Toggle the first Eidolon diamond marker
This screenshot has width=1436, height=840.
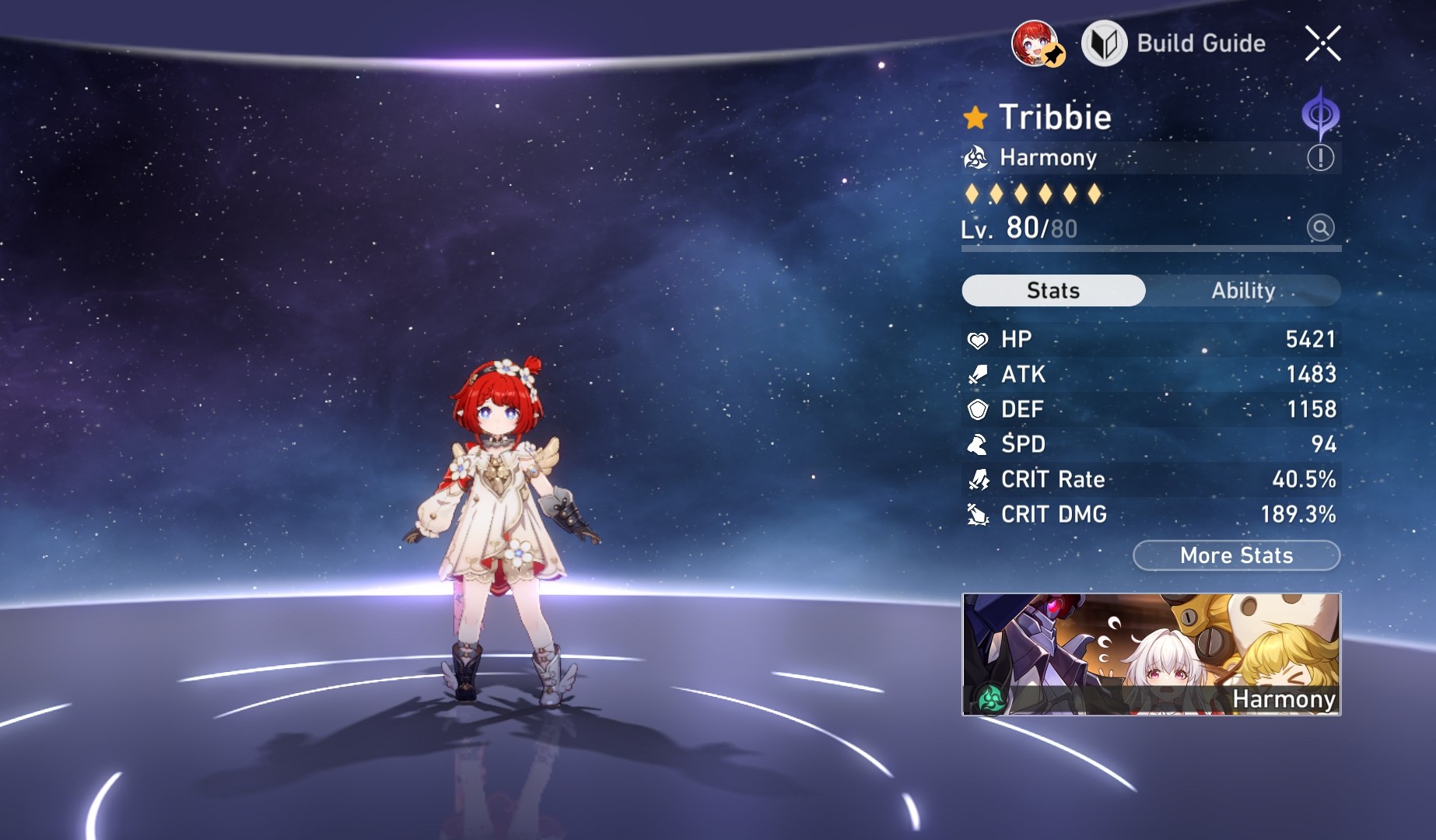coord(970,194)
